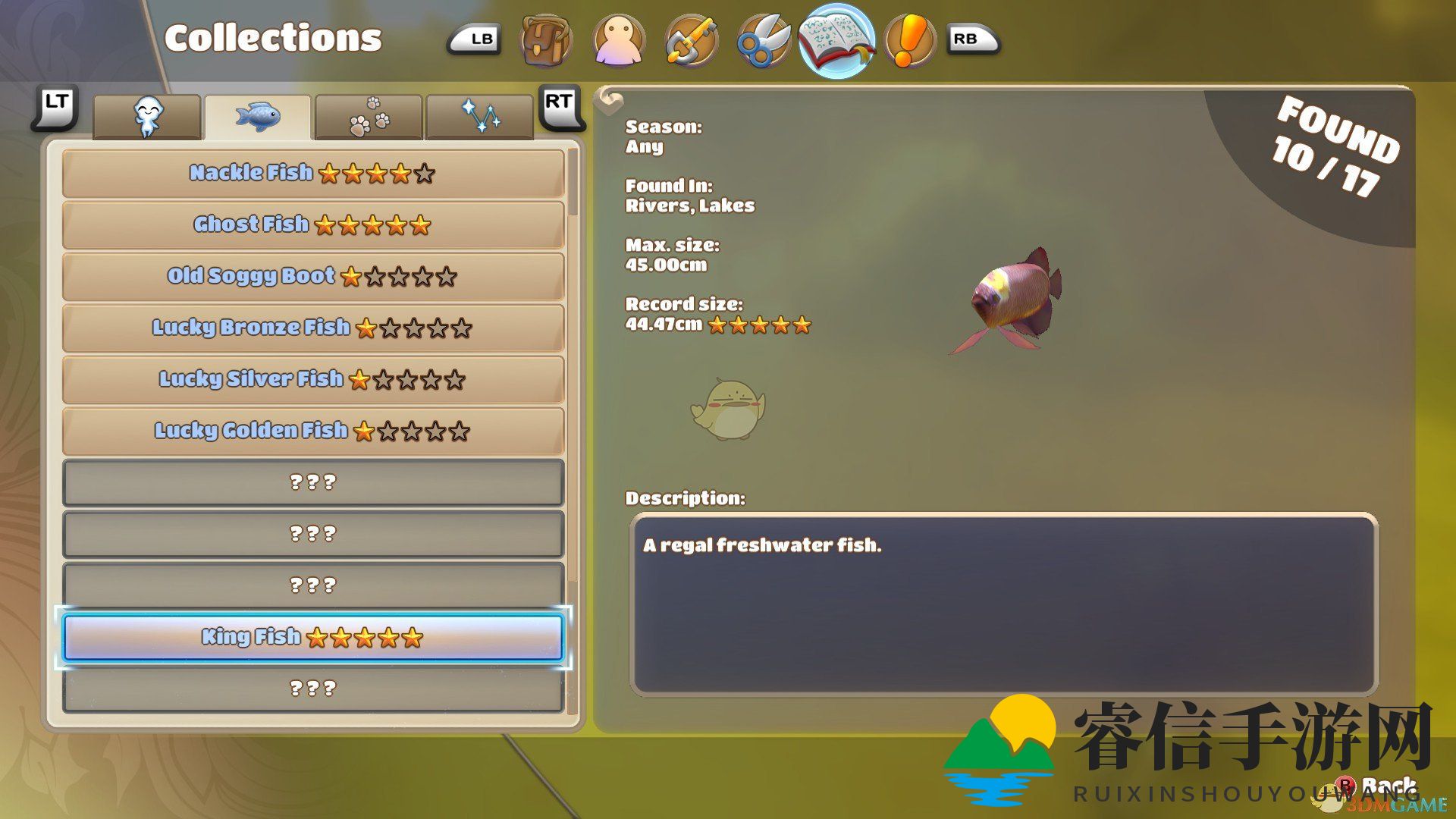The width and height of the screenshot is (1456, 819).
Task: Select the King Fish entry
Action: (312, 638)
